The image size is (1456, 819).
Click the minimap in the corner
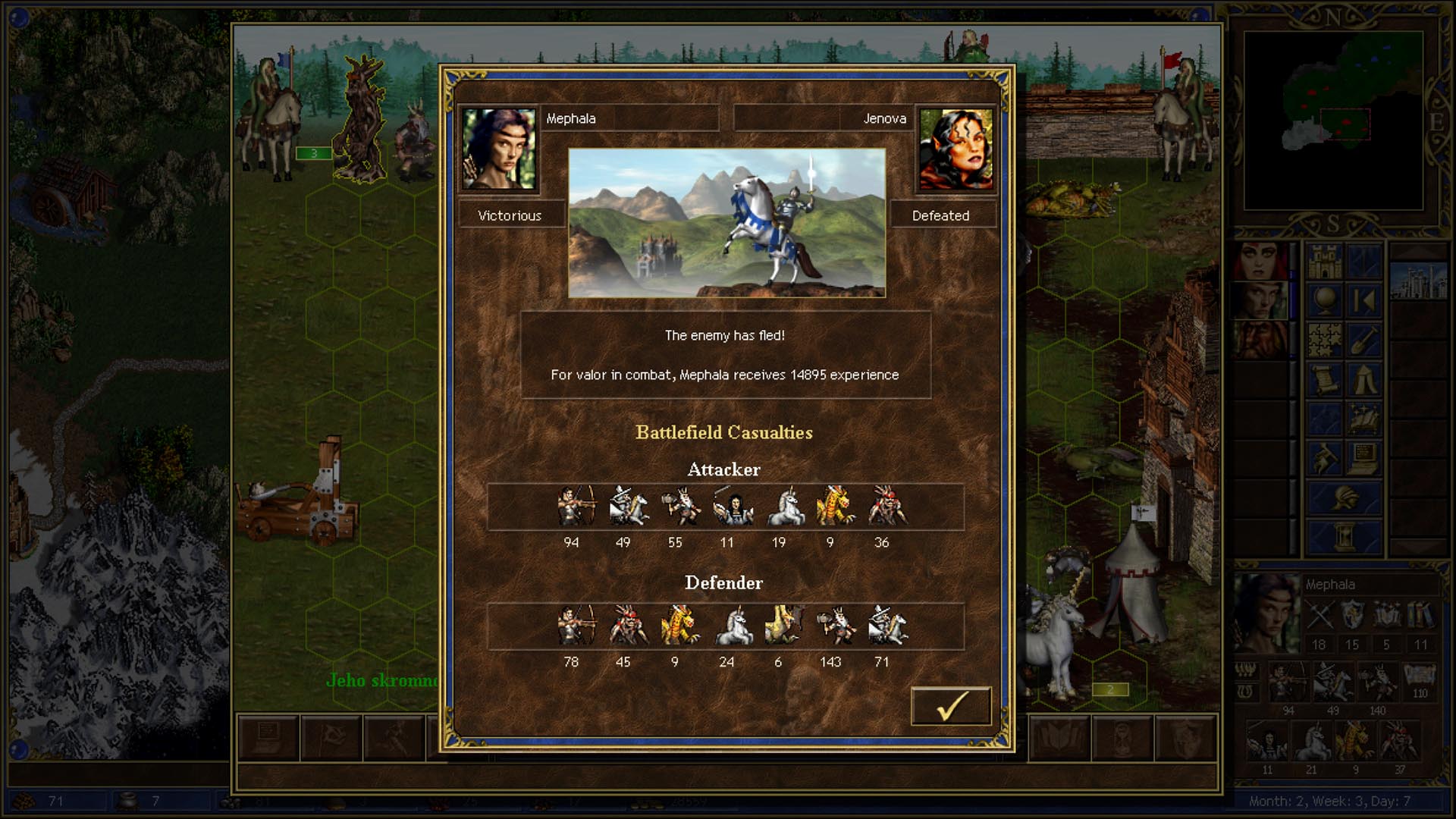(x=1333, y=121)
